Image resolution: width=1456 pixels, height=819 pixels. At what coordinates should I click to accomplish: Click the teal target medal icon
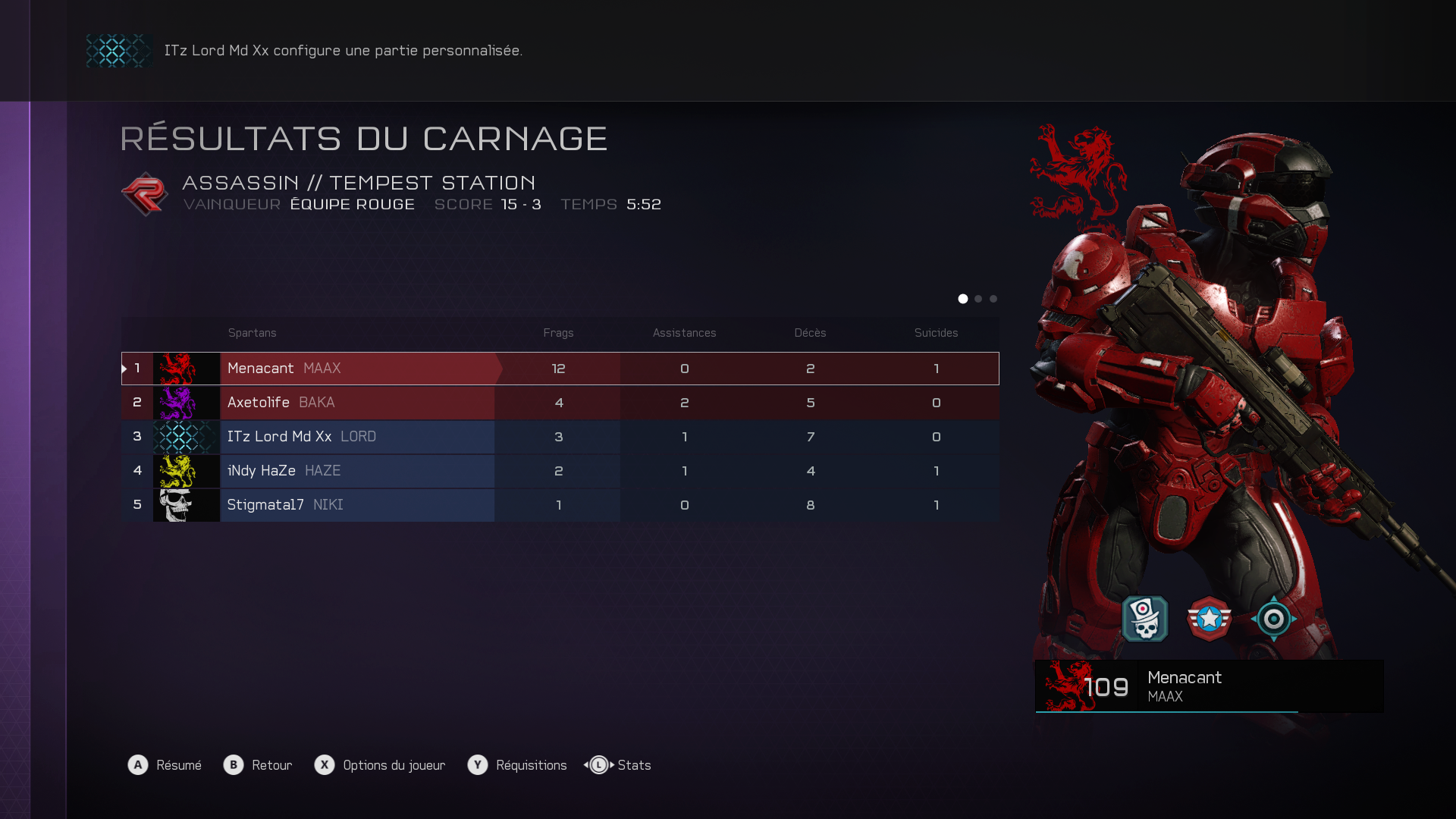click(1274, 619)
